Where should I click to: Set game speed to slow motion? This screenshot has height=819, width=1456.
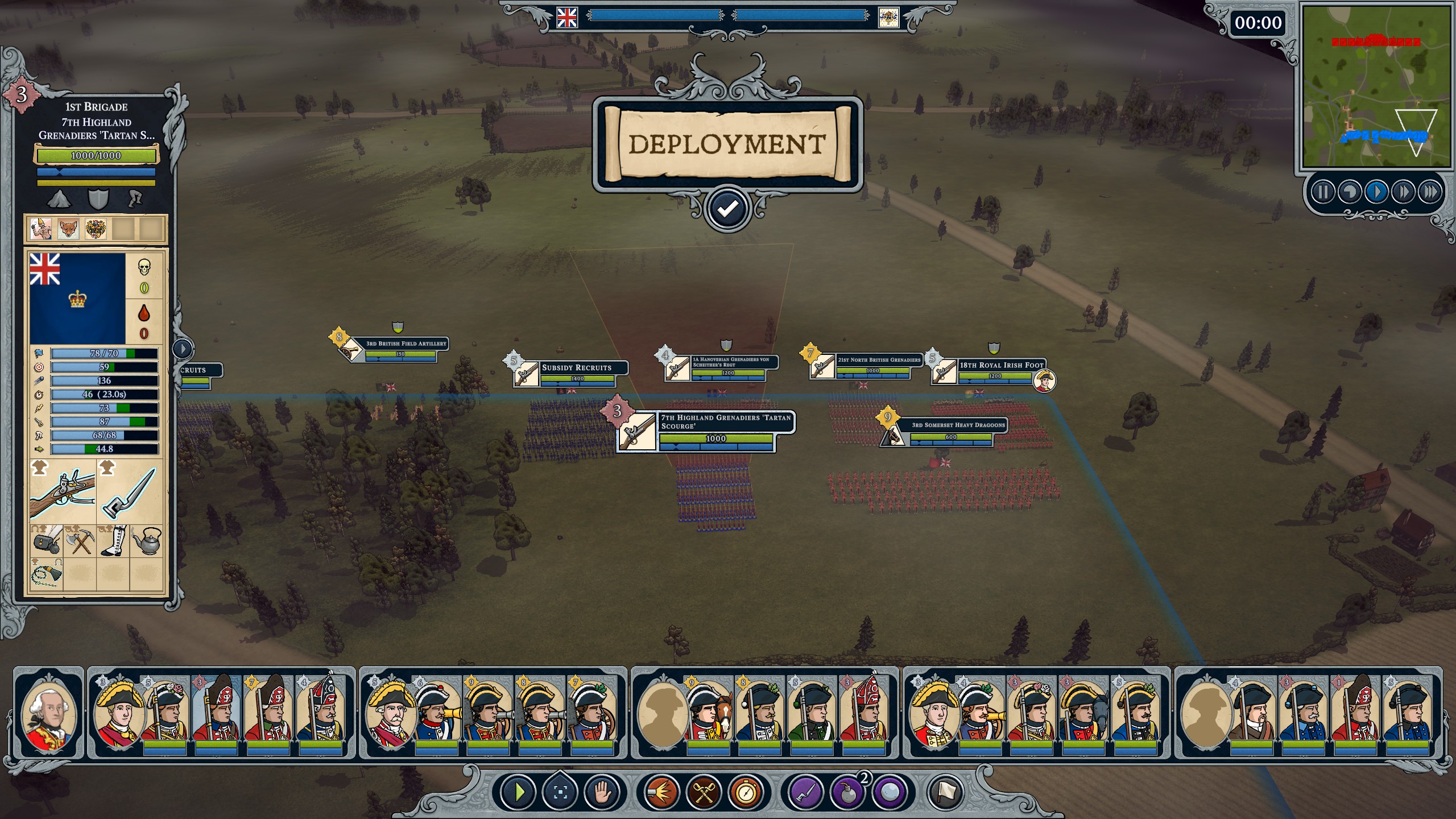pos(1349,192)
